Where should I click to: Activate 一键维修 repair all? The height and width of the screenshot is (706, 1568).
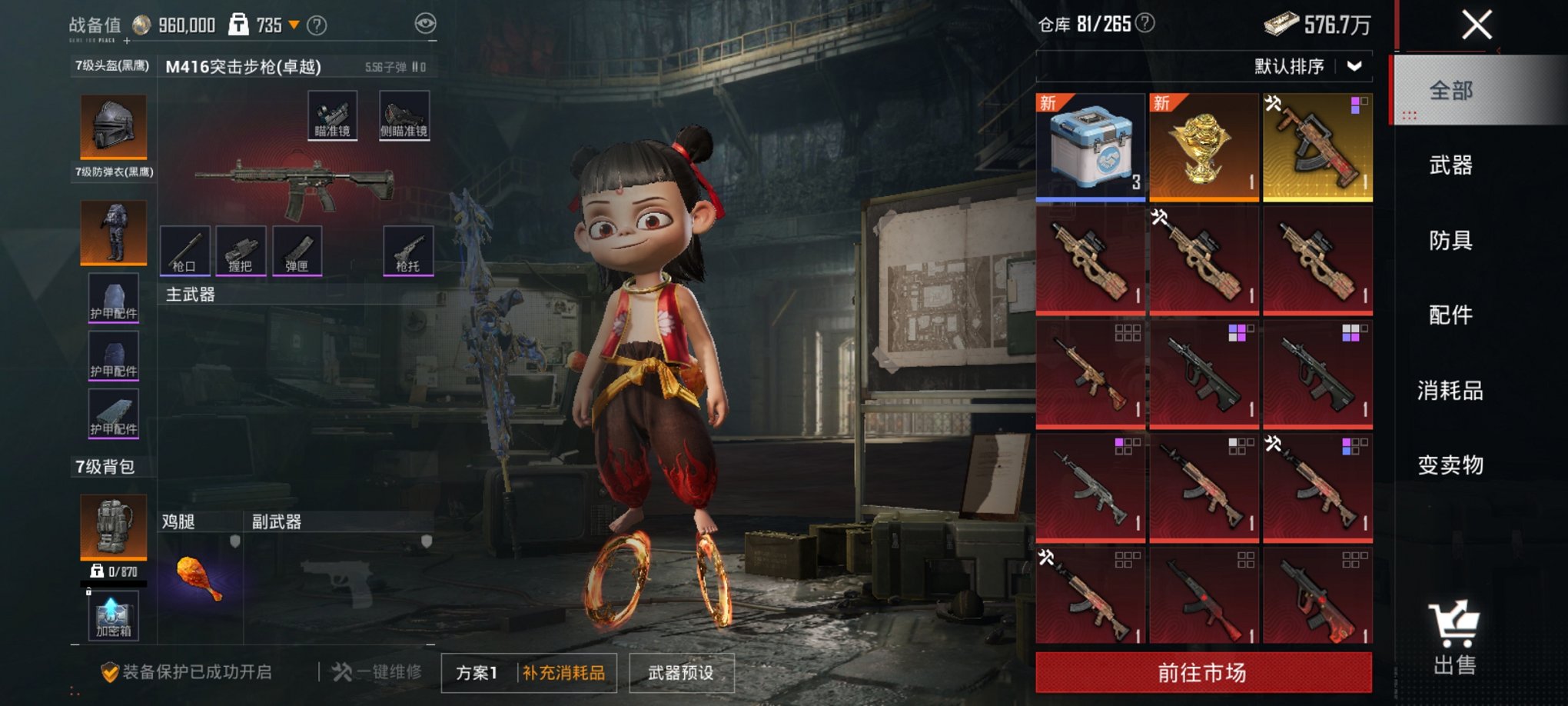377,672
